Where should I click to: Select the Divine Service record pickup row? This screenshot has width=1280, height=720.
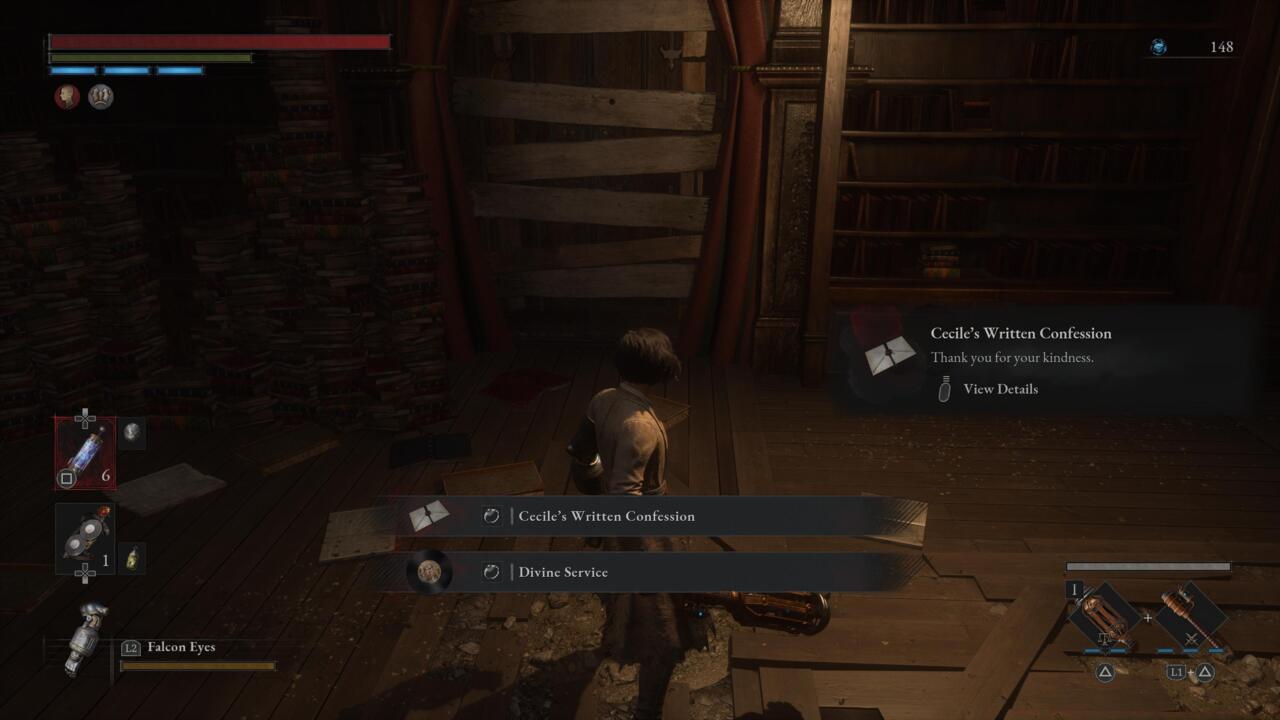click(650, 572)
